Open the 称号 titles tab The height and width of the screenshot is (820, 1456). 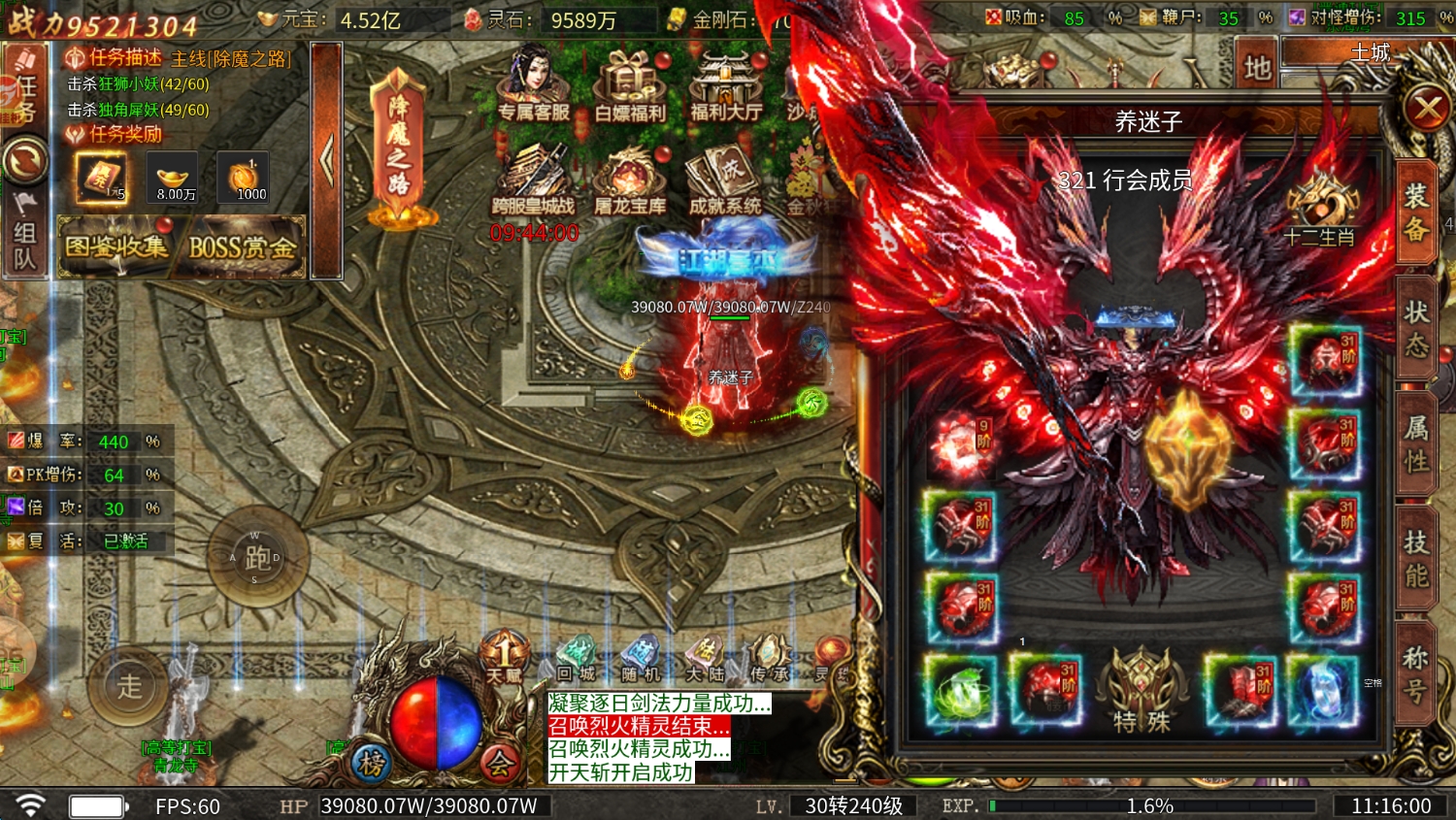(x=1416, y=673)
